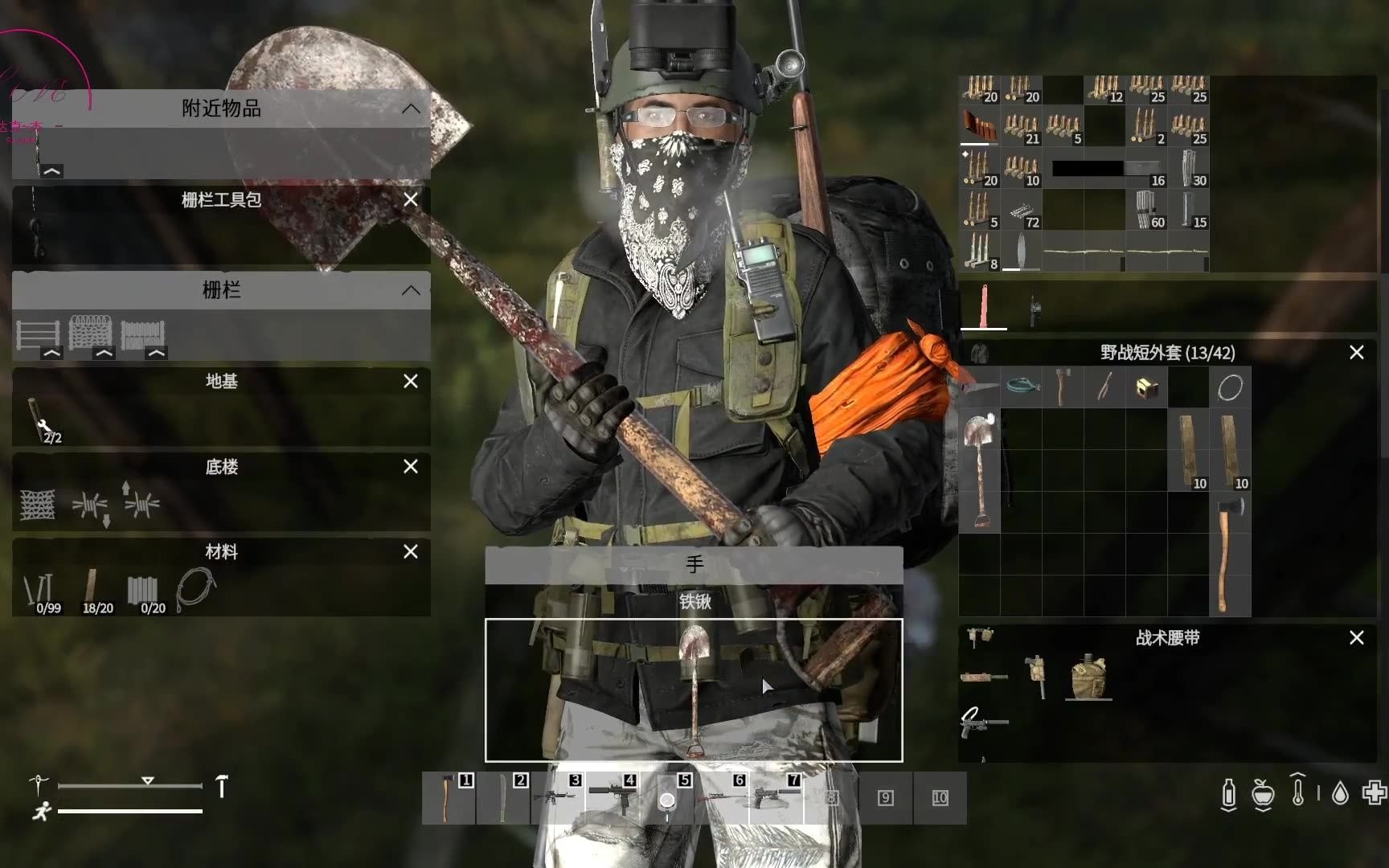
Task: Collapse the 附近物品 section
Action: (412, 108)
